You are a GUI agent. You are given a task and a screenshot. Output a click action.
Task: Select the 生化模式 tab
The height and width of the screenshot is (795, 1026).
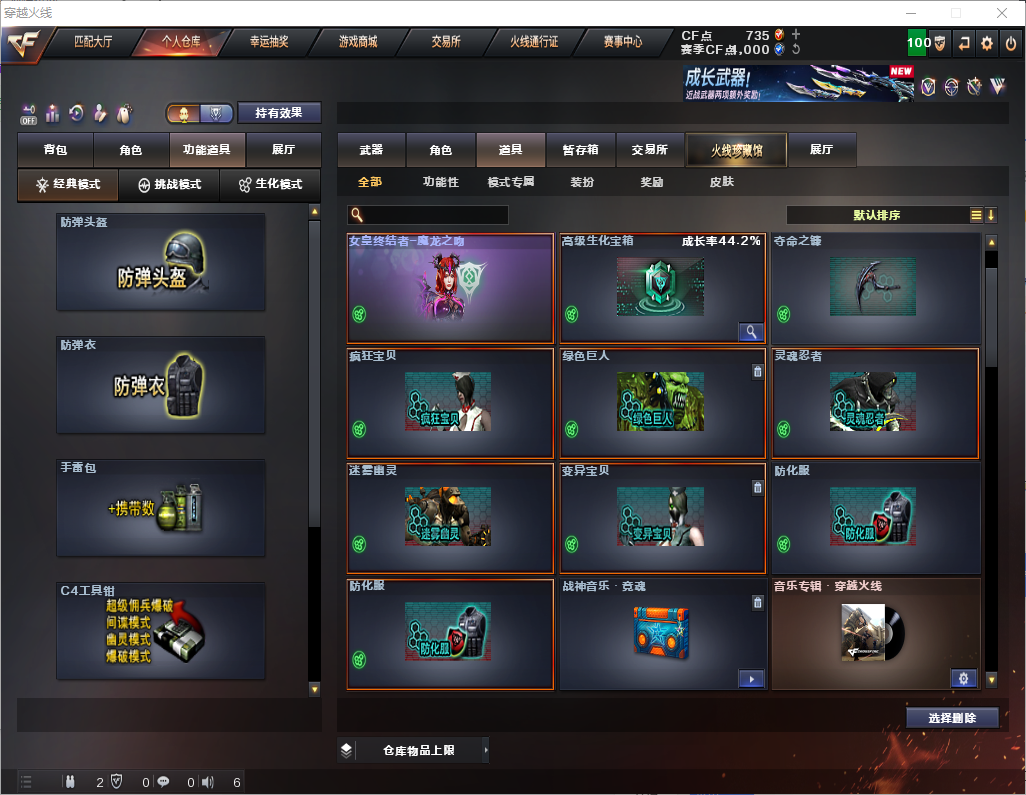pos(270,185)
